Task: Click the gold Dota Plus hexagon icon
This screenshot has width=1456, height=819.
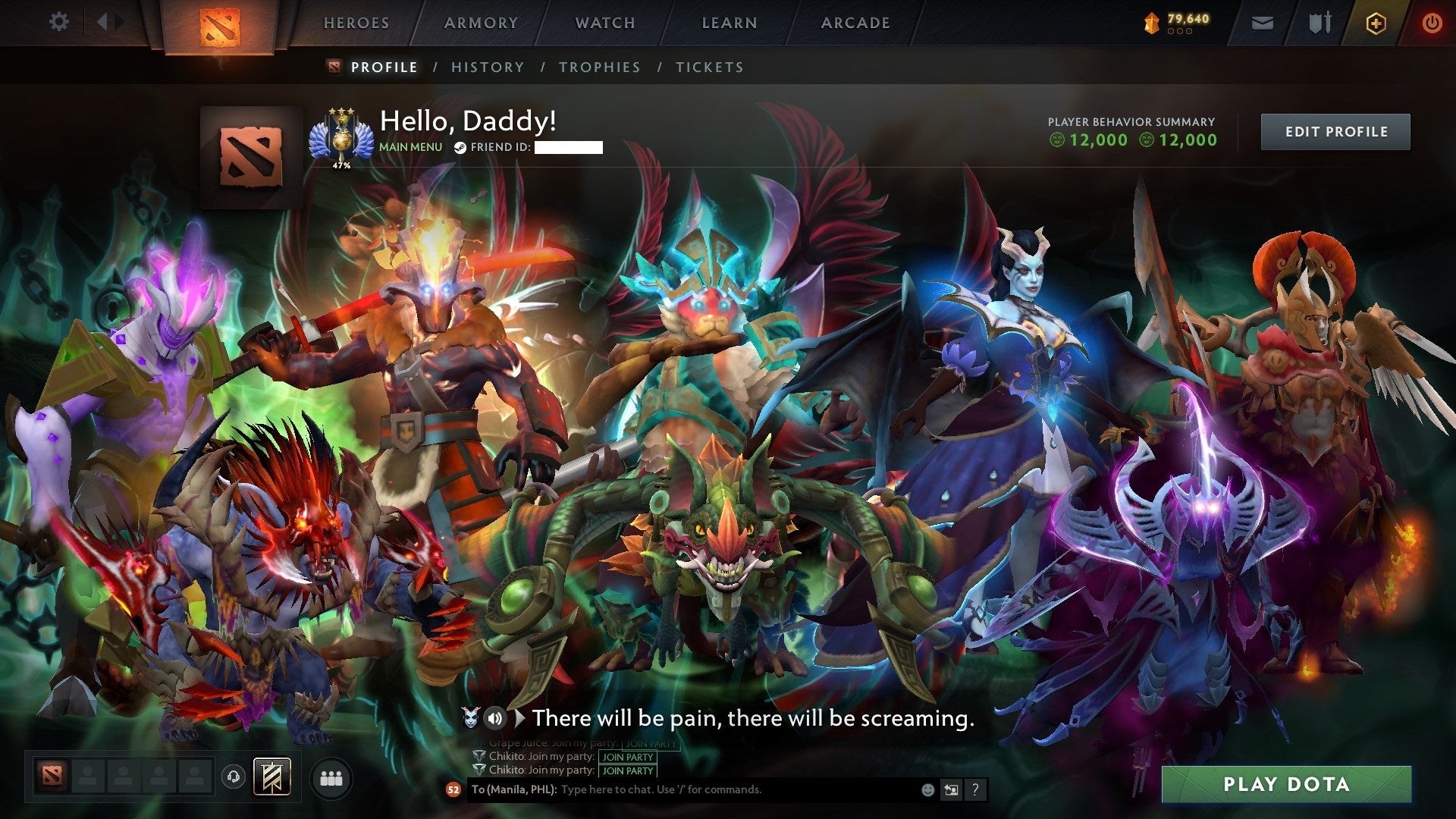Action: pyautogui.click(x=1376, y=23)
